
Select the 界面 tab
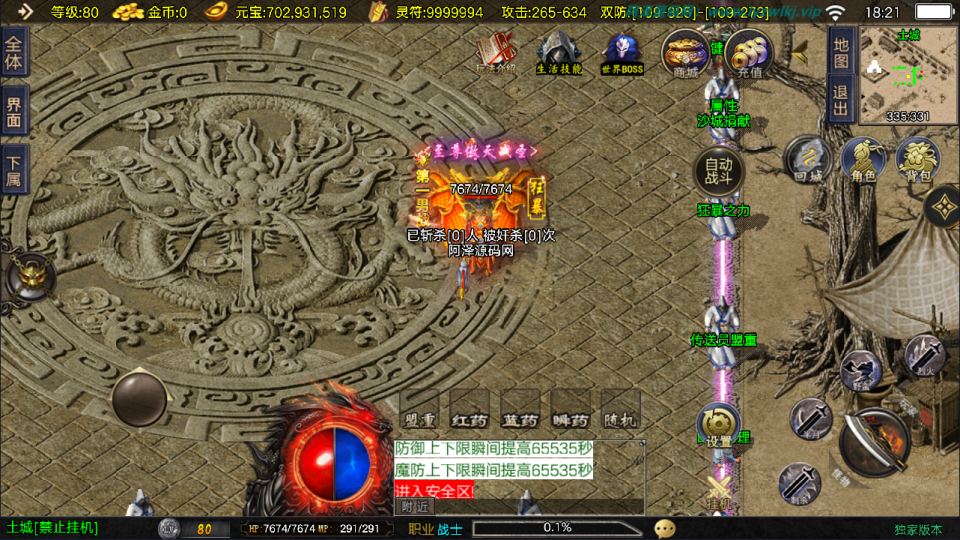click(x=14, y=111)
